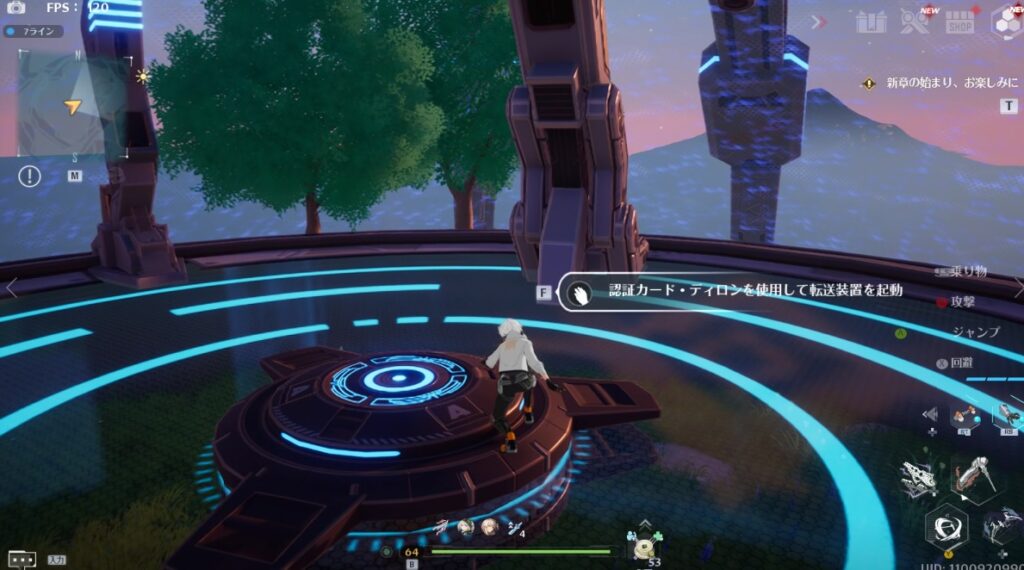Viewport: 1024px width, 570px height.
Task: Expand the arrow next to relic slots
Action: (x=930, y=413)
